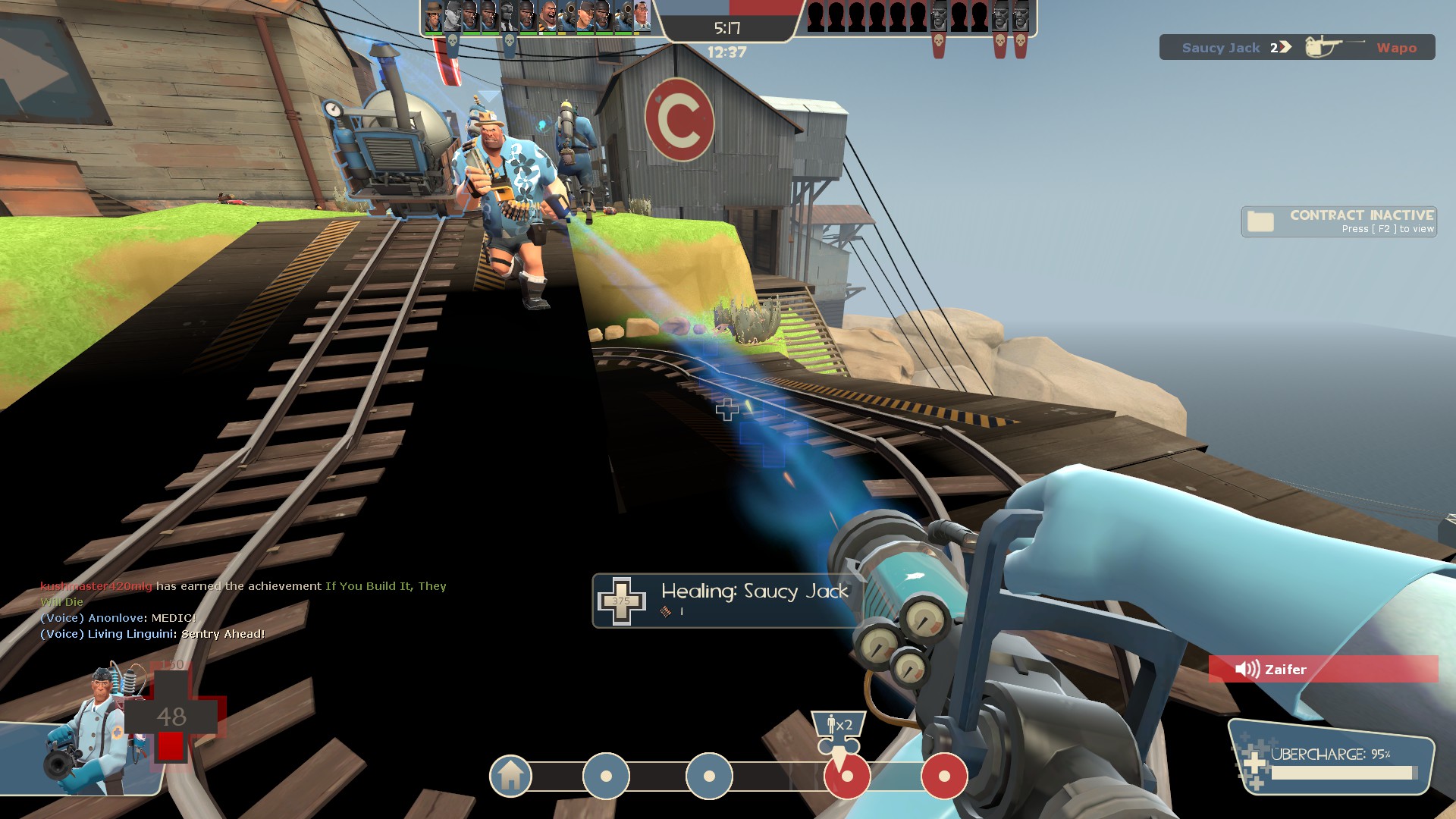Click the Healing: Saucy Jack target panel
The image size is (1456, 819).
click(x=728, y=600)
